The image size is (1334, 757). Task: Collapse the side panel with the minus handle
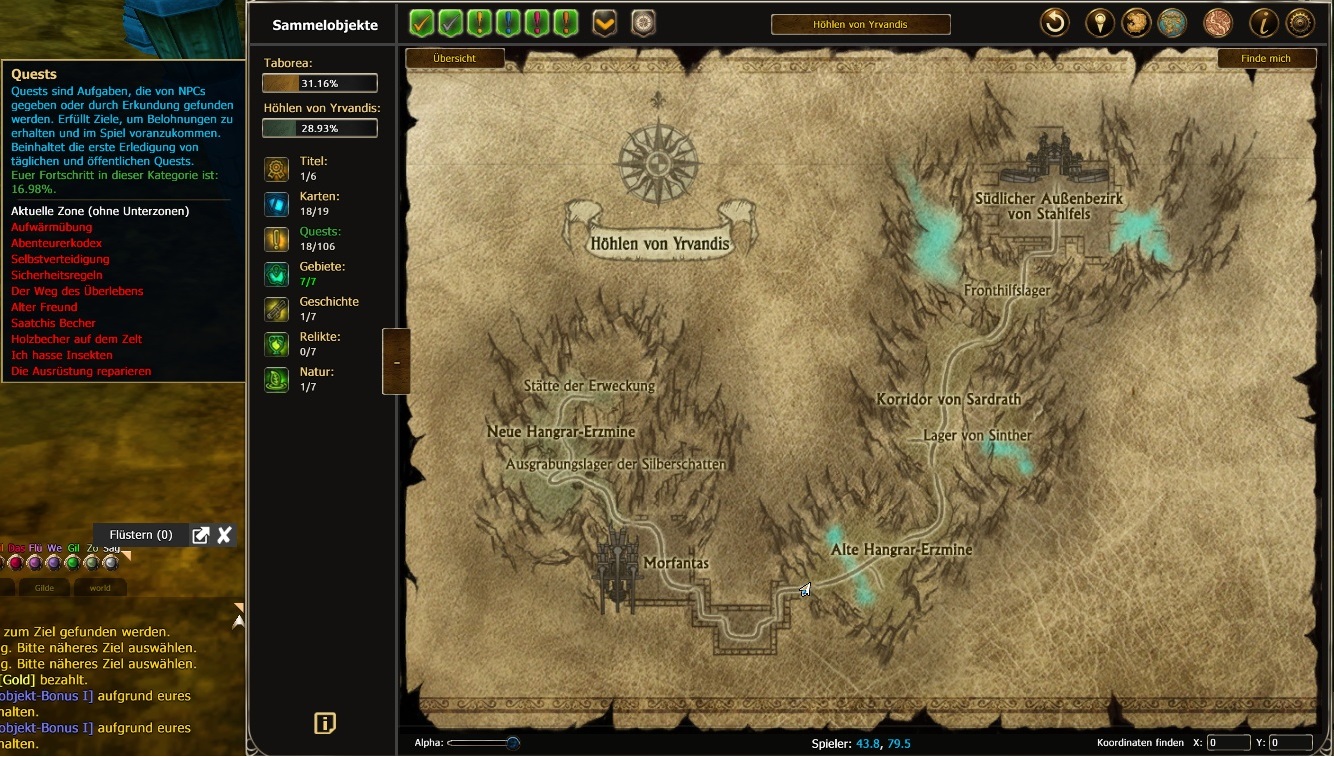396,362
